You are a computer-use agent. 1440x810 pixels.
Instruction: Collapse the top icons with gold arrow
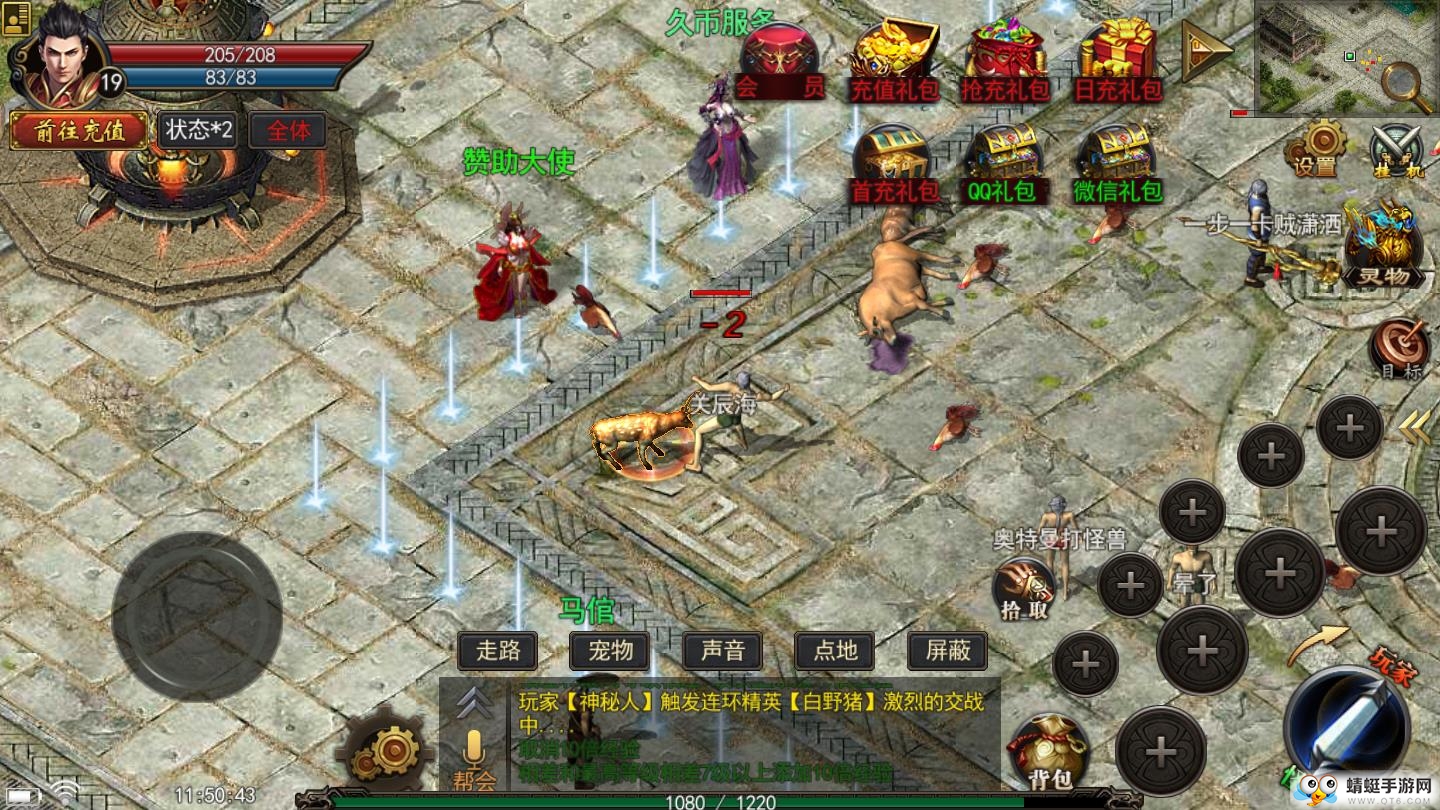click(x=1206, y=50)
